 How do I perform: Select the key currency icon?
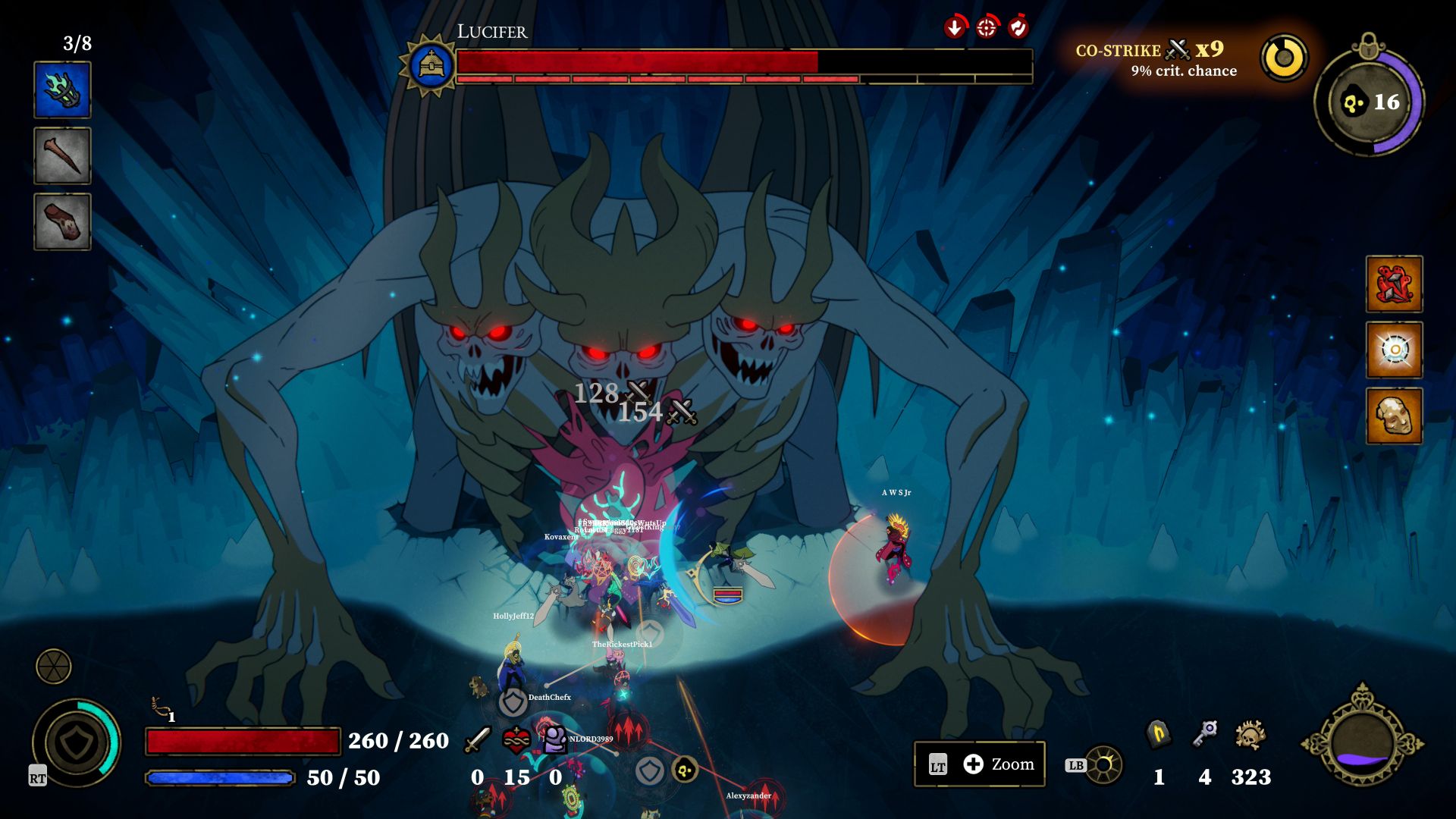pos(1204,734)
